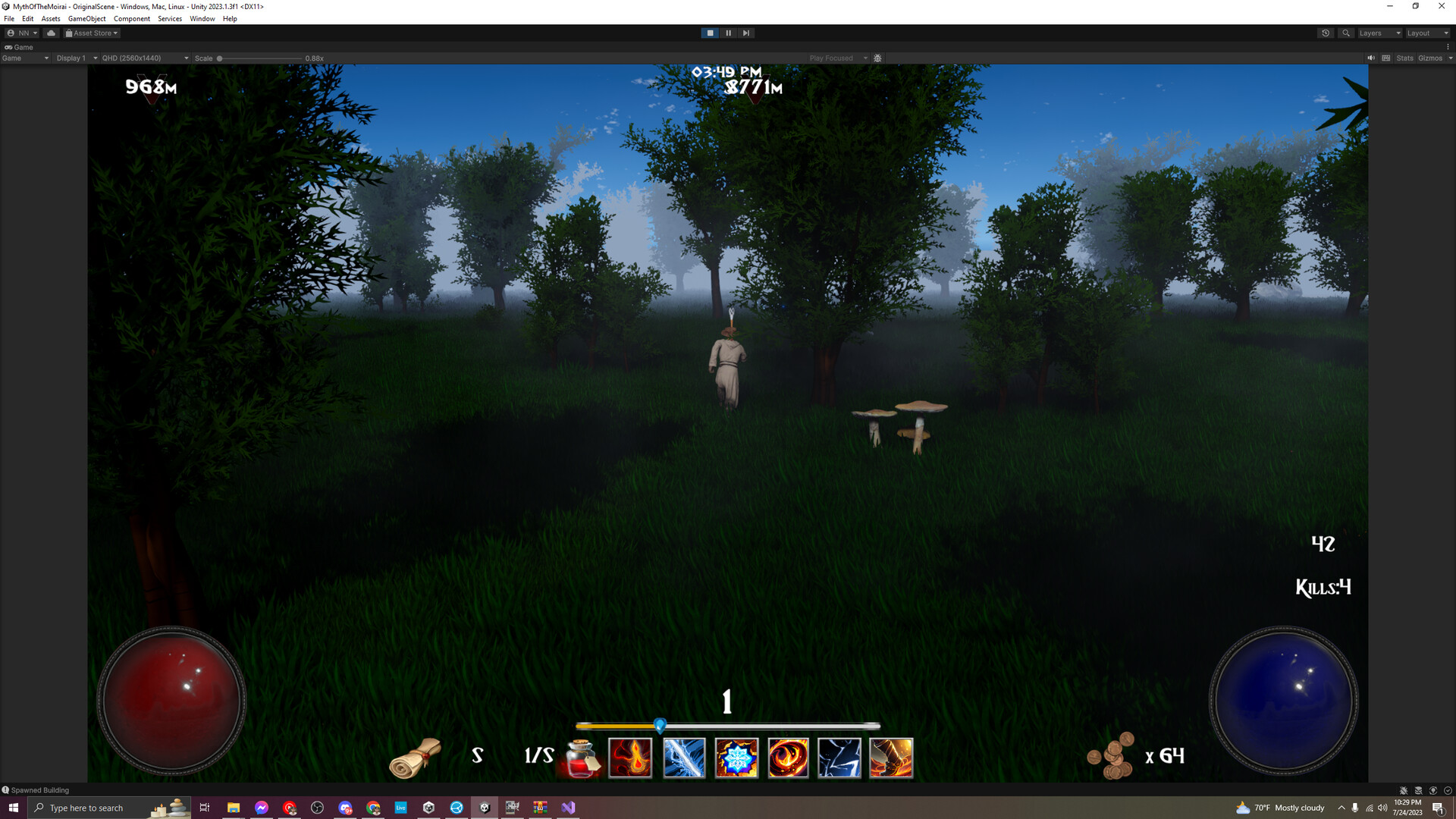This screenshot has height=819, width=1456.
Task: Open the cloud collaboration panel
Action: [50, 33]
